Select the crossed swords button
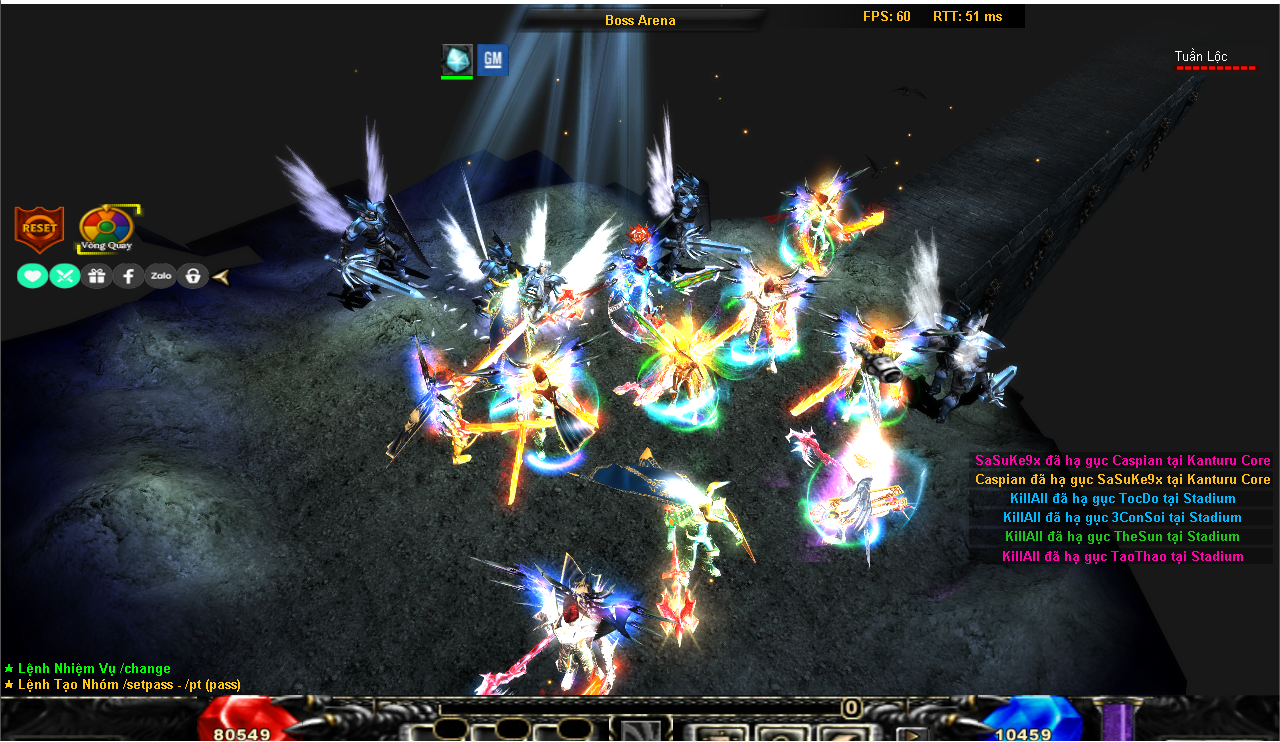Image resolution: width=1280 pixels, height=742 pixels. [x=65, y=276]
